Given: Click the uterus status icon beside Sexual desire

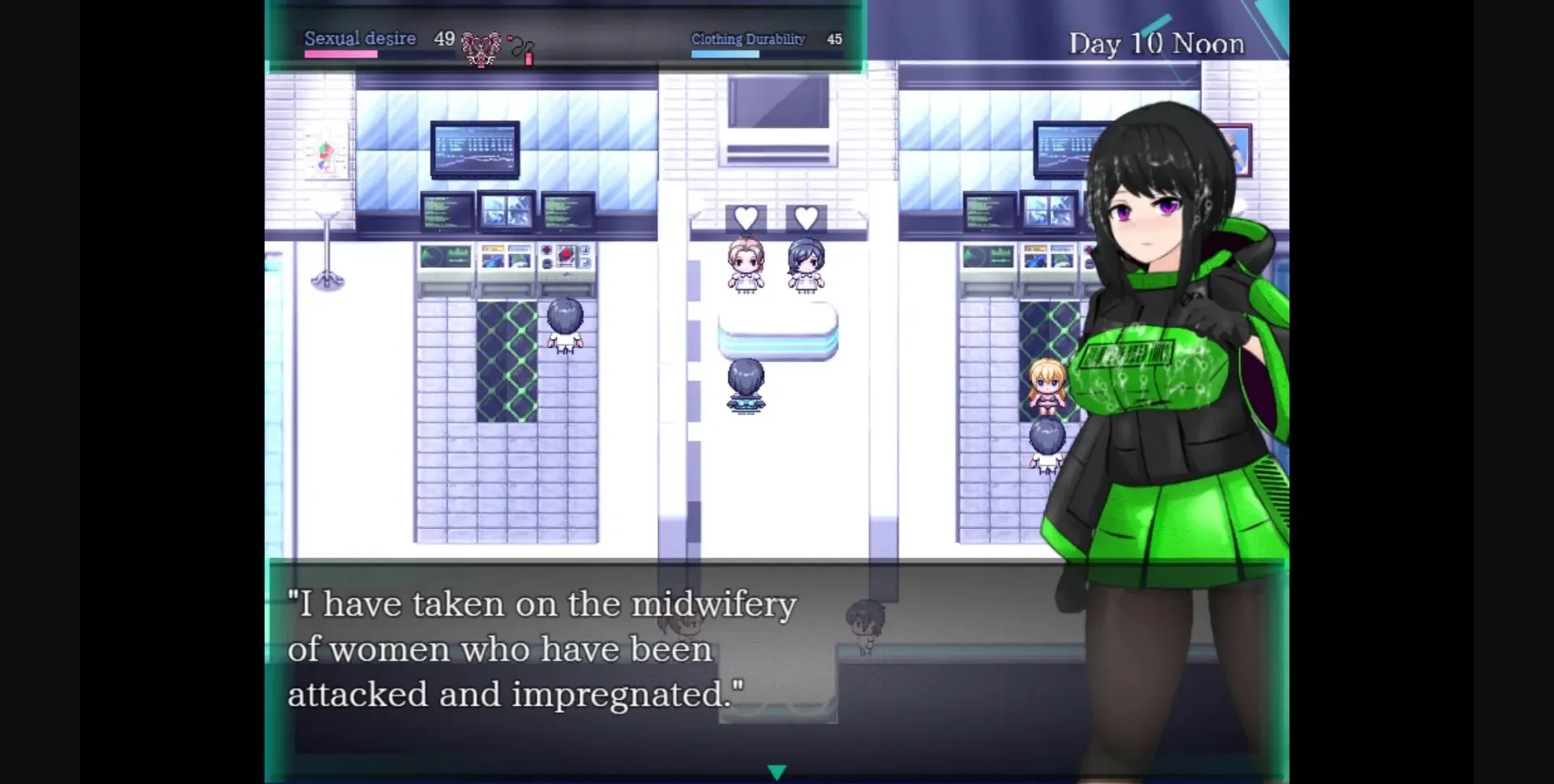Looking at the screenshot, I should (x=480, y=44).
